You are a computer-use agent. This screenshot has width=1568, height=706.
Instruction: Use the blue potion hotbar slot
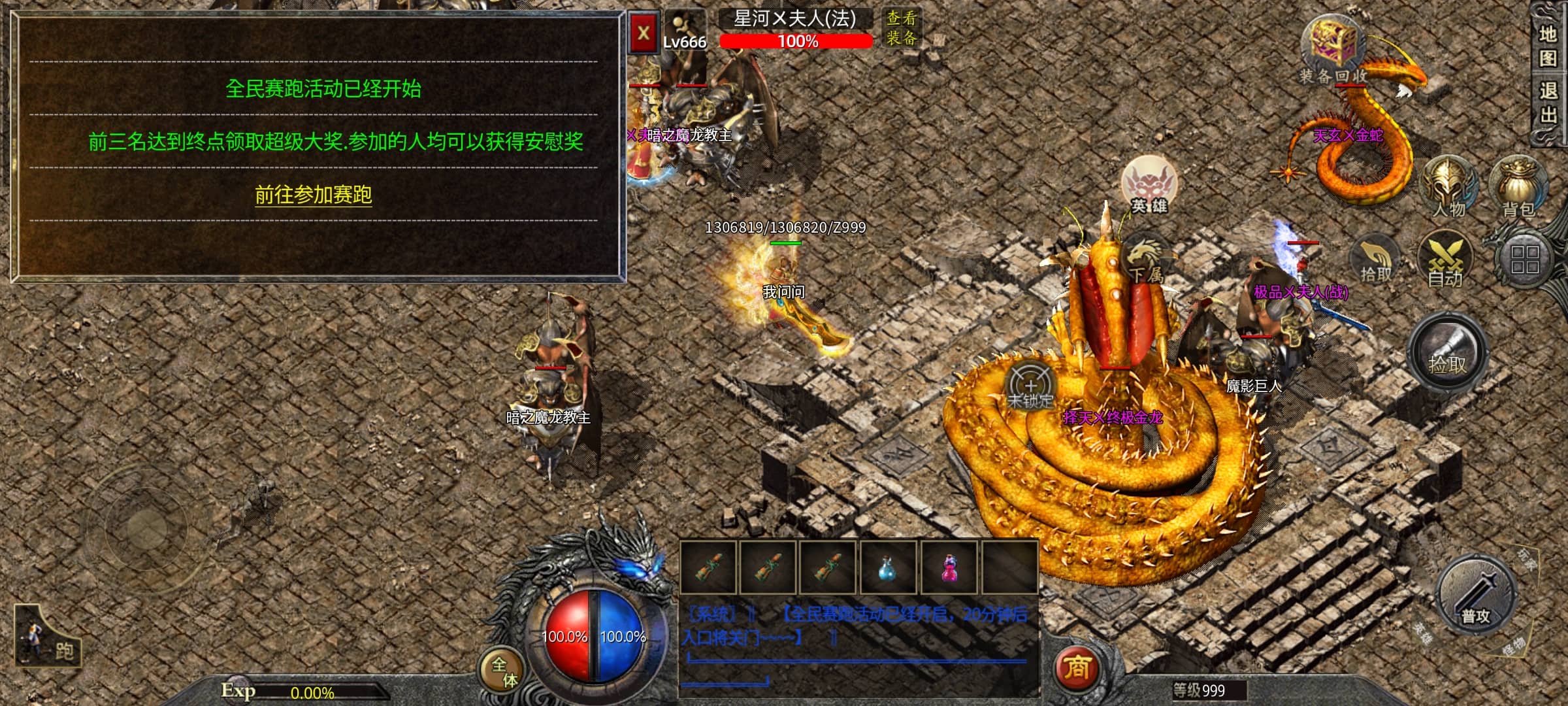[887, 567]
